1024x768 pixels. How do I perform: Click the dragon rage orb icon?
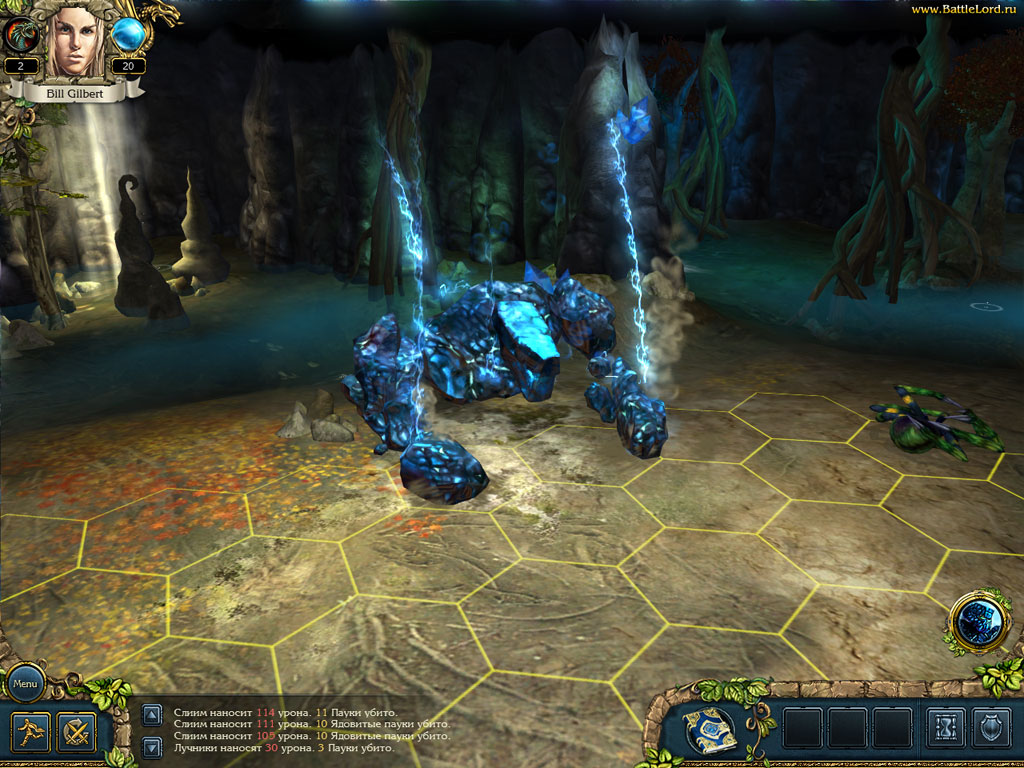(x=21, y=35)
